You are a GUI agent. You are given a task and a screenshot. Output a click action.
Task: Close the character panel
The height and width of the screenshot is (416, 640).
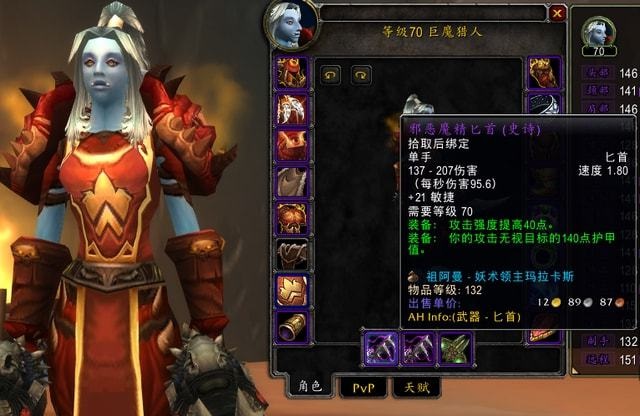[x=557, y=13]
